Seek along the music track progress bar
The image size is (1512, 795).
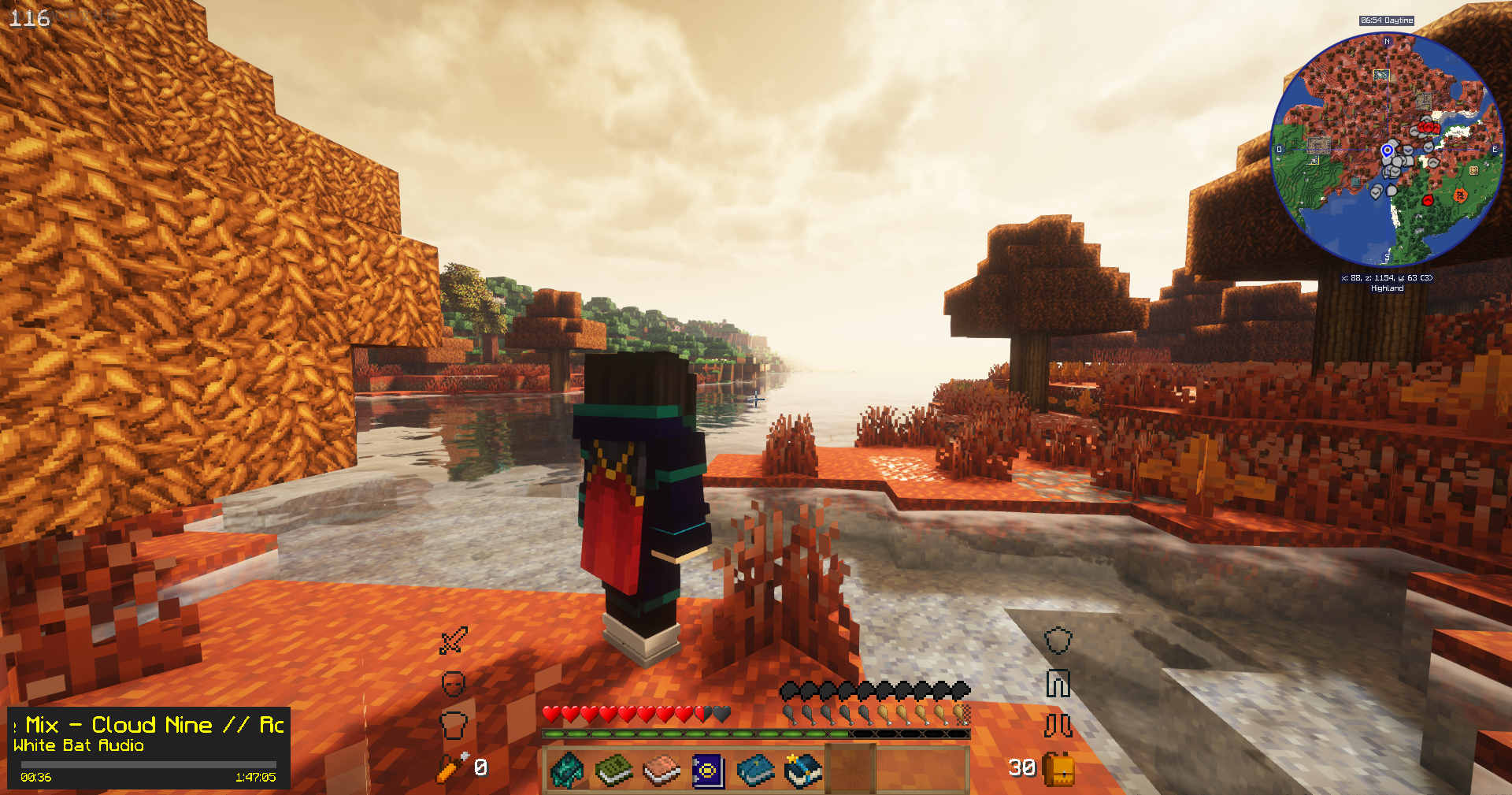(x=148, y=764)
